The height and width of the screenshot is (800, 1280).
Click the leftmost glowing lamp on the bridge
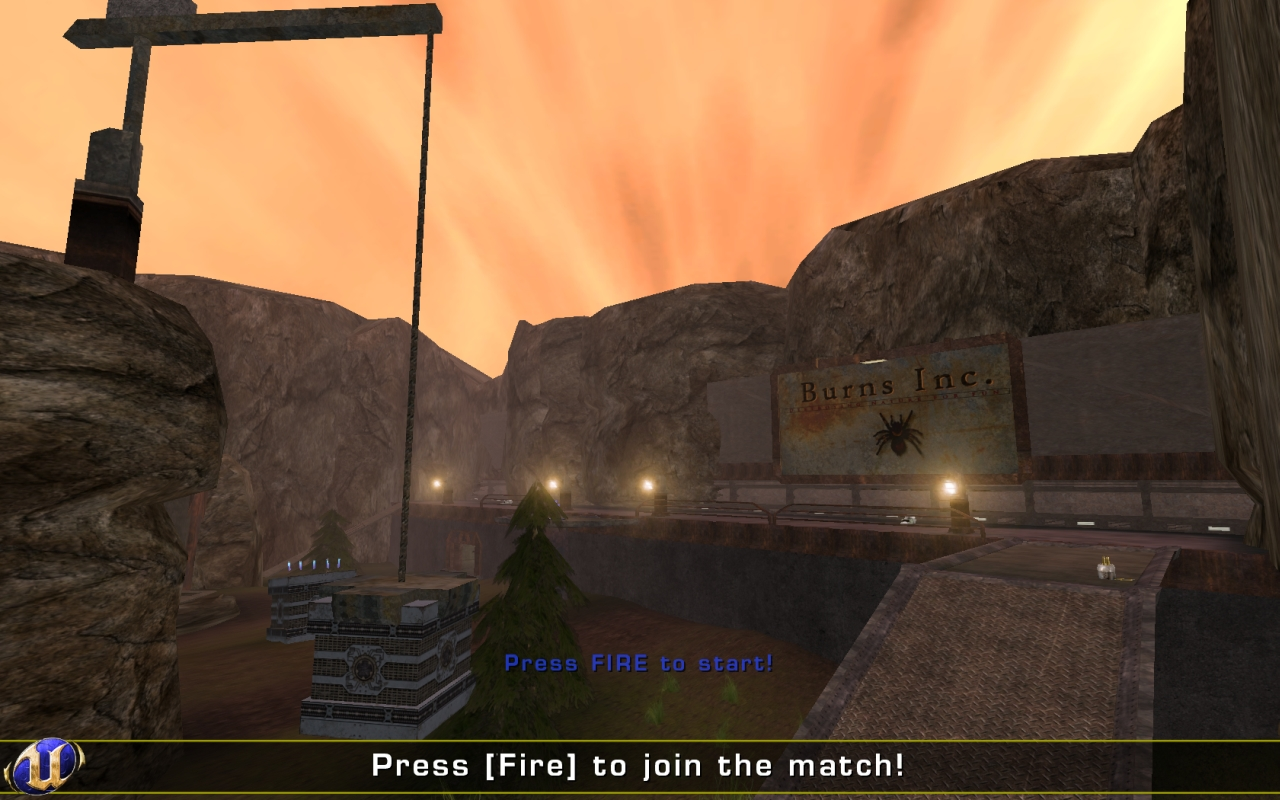pyautogui.click(x=437, y=483)
